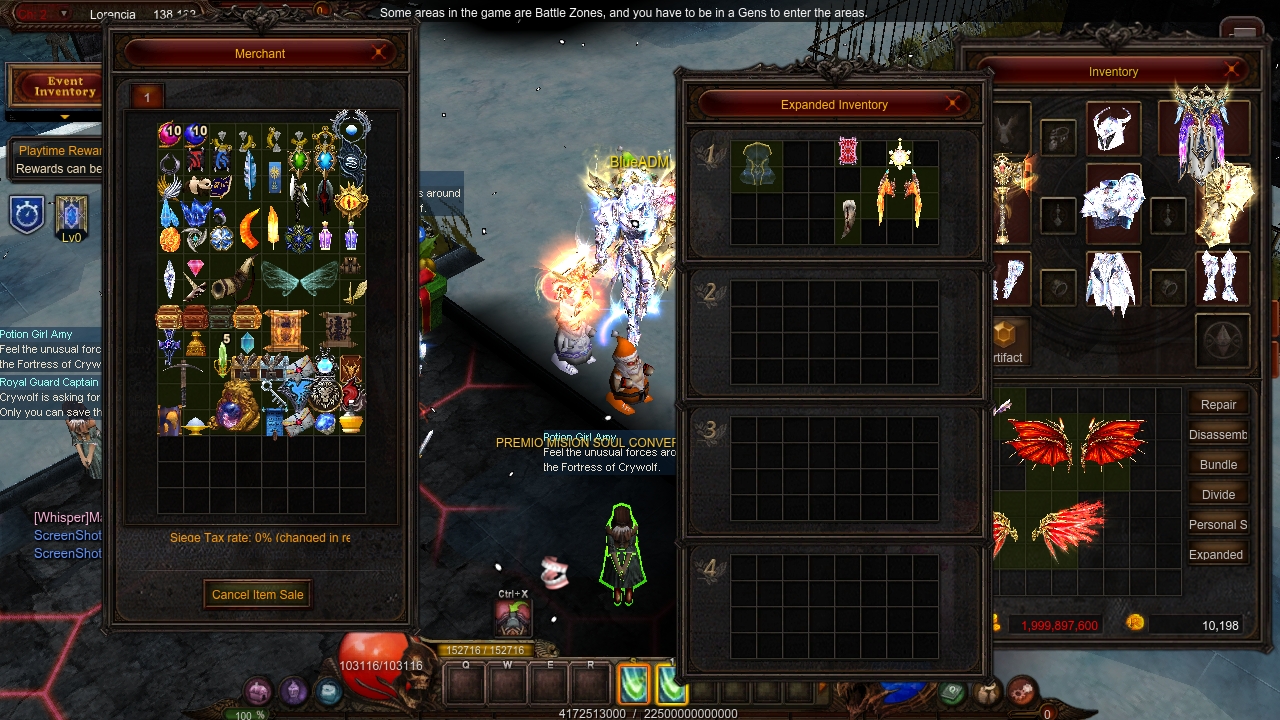
Task: Open the Personal Store button
Action: [1217, 524]
